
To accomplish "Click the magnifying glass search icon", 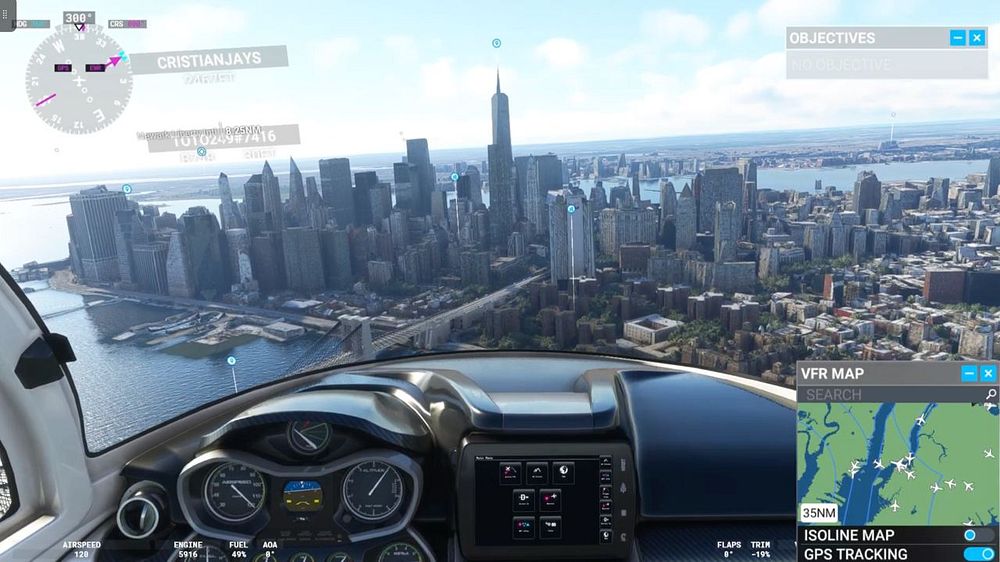I will pos(990,395).
